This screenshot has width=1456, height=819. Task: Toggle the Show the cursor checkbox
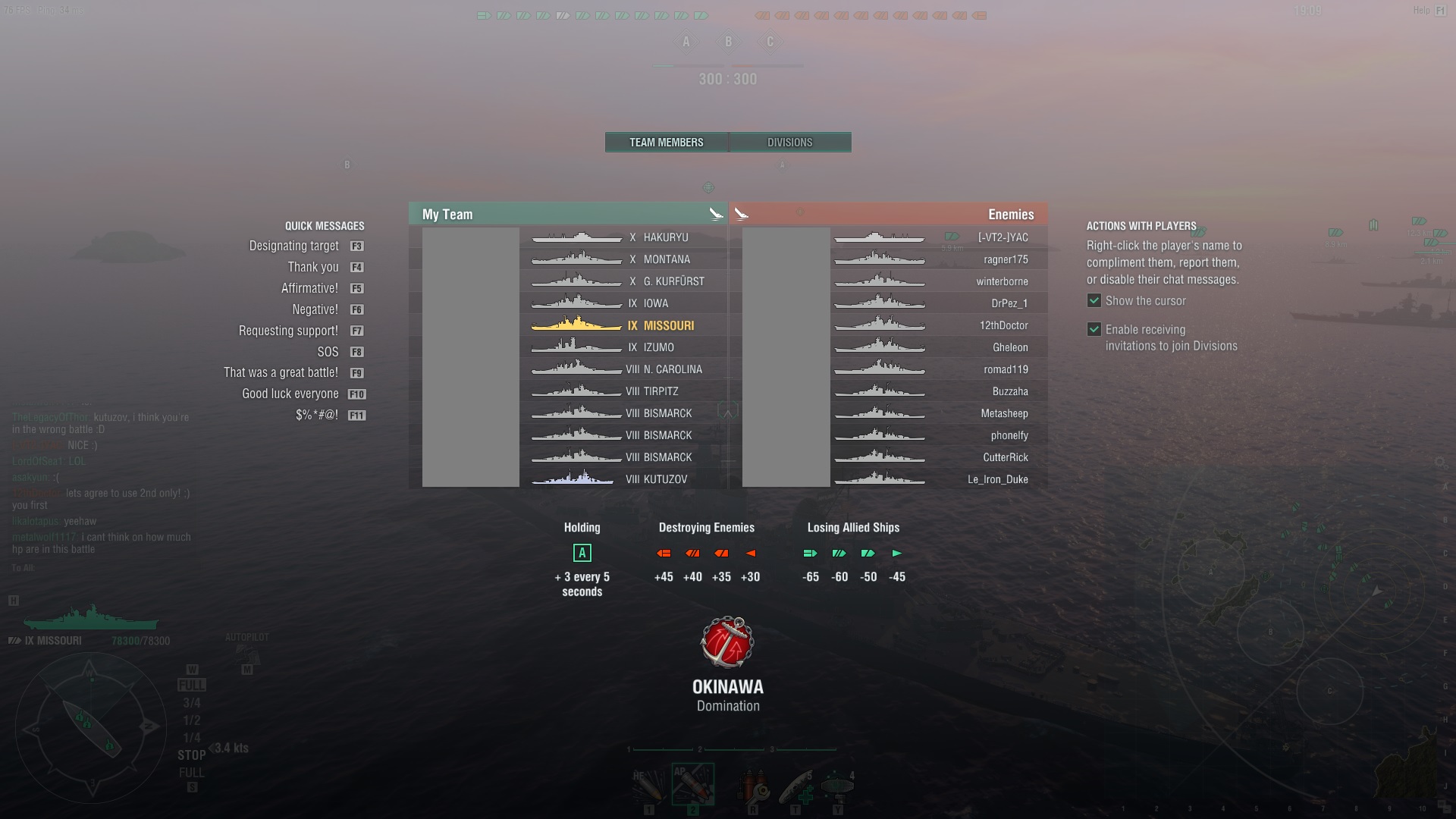(x=1094, y=301)
